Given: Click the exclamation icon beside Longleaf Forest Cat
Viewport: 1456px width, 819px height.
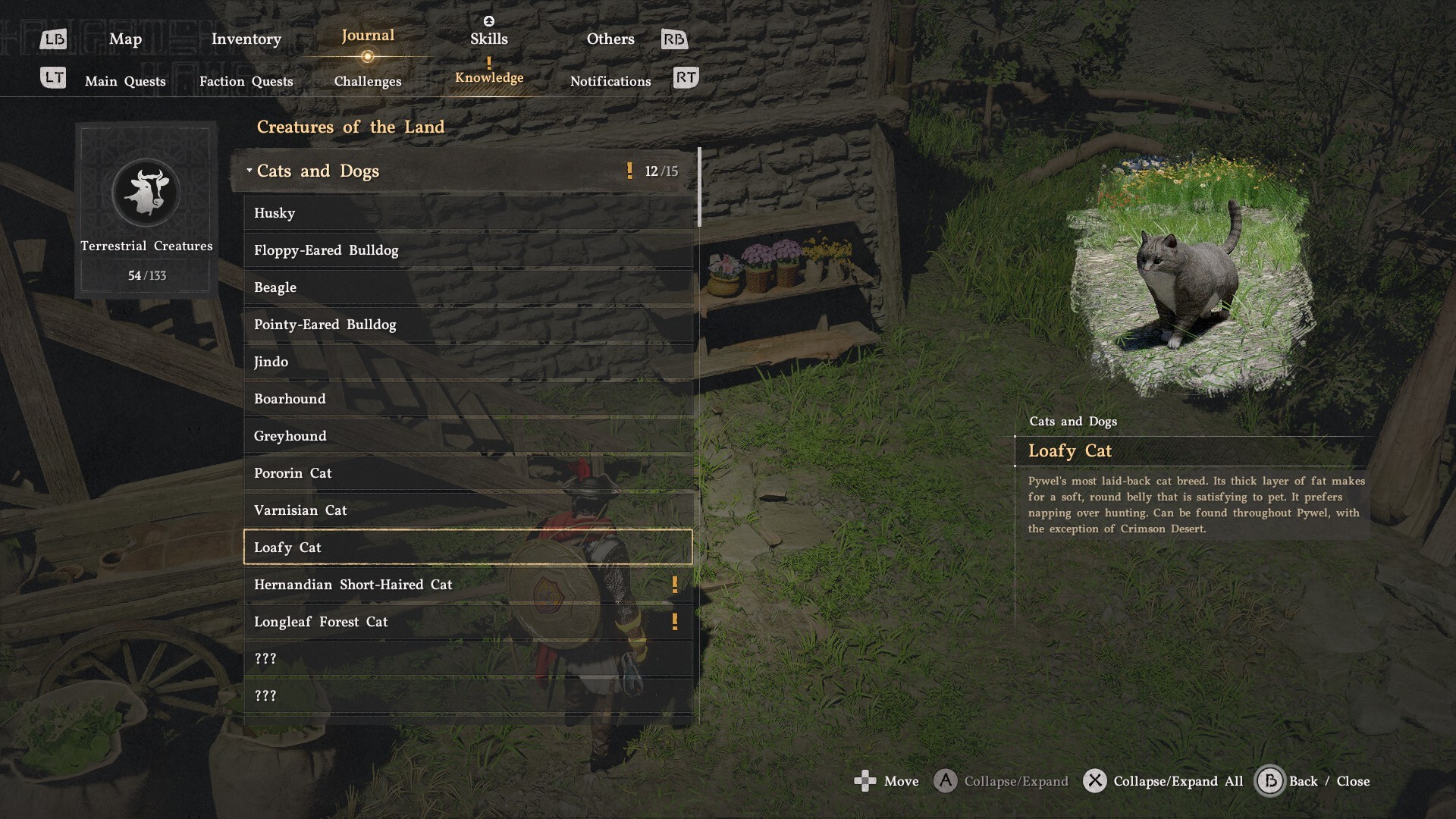Looking at the screenshot, I should [675, 621].
